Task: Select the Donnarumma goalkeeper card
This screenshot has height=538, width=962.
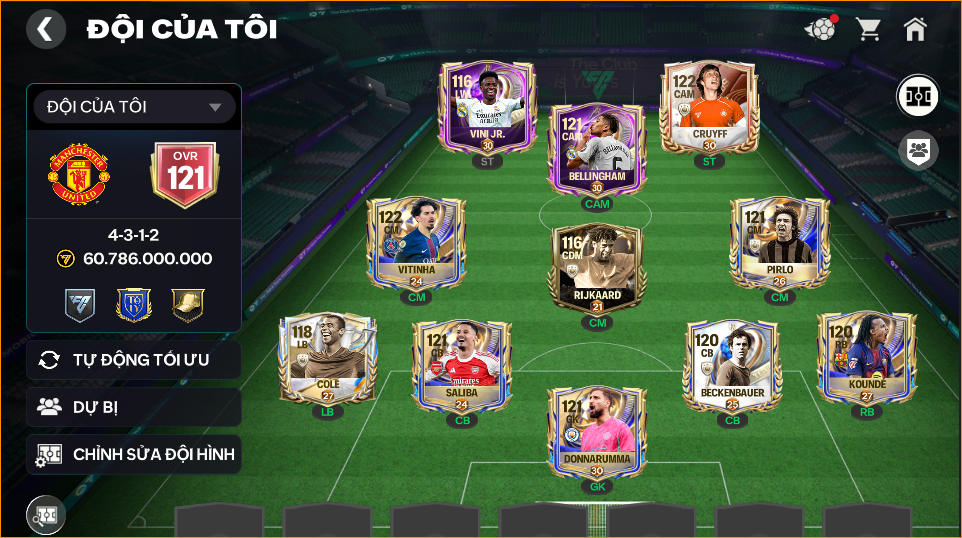Action: (x=597, y=432)
